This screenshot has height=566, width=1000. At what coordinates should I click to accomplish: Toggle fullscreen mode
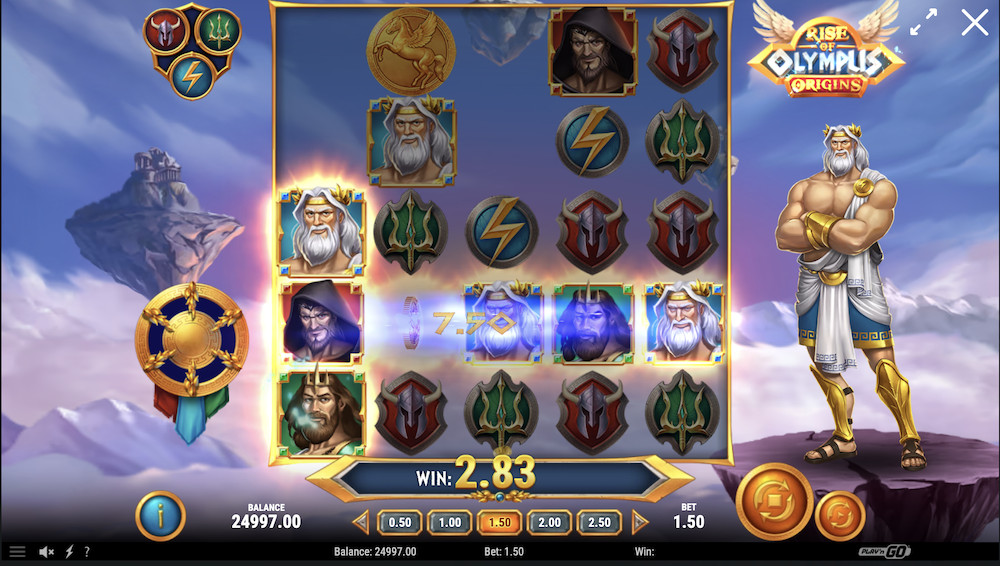924,22
